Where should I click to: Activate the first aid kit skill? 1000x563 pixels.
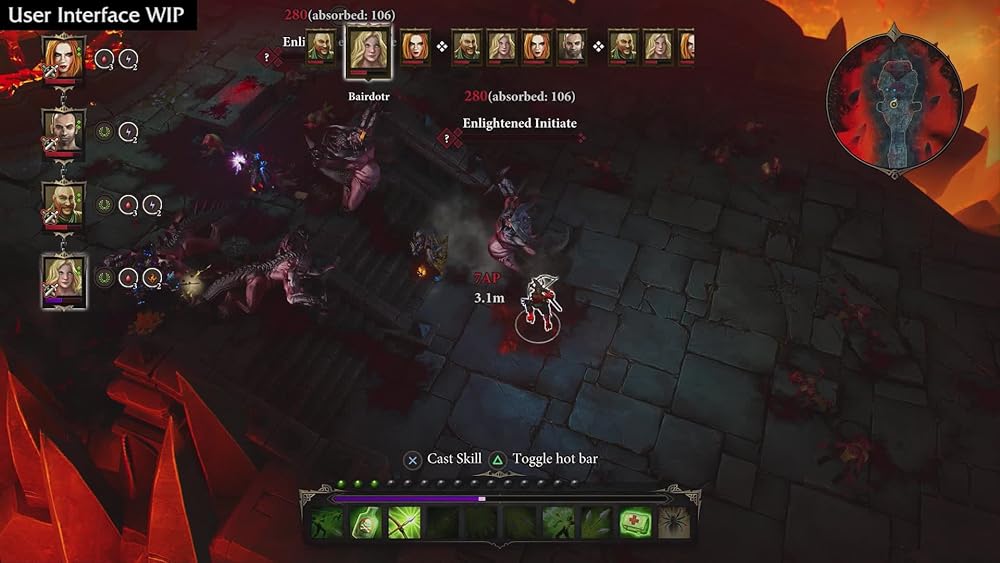(635, 522)
